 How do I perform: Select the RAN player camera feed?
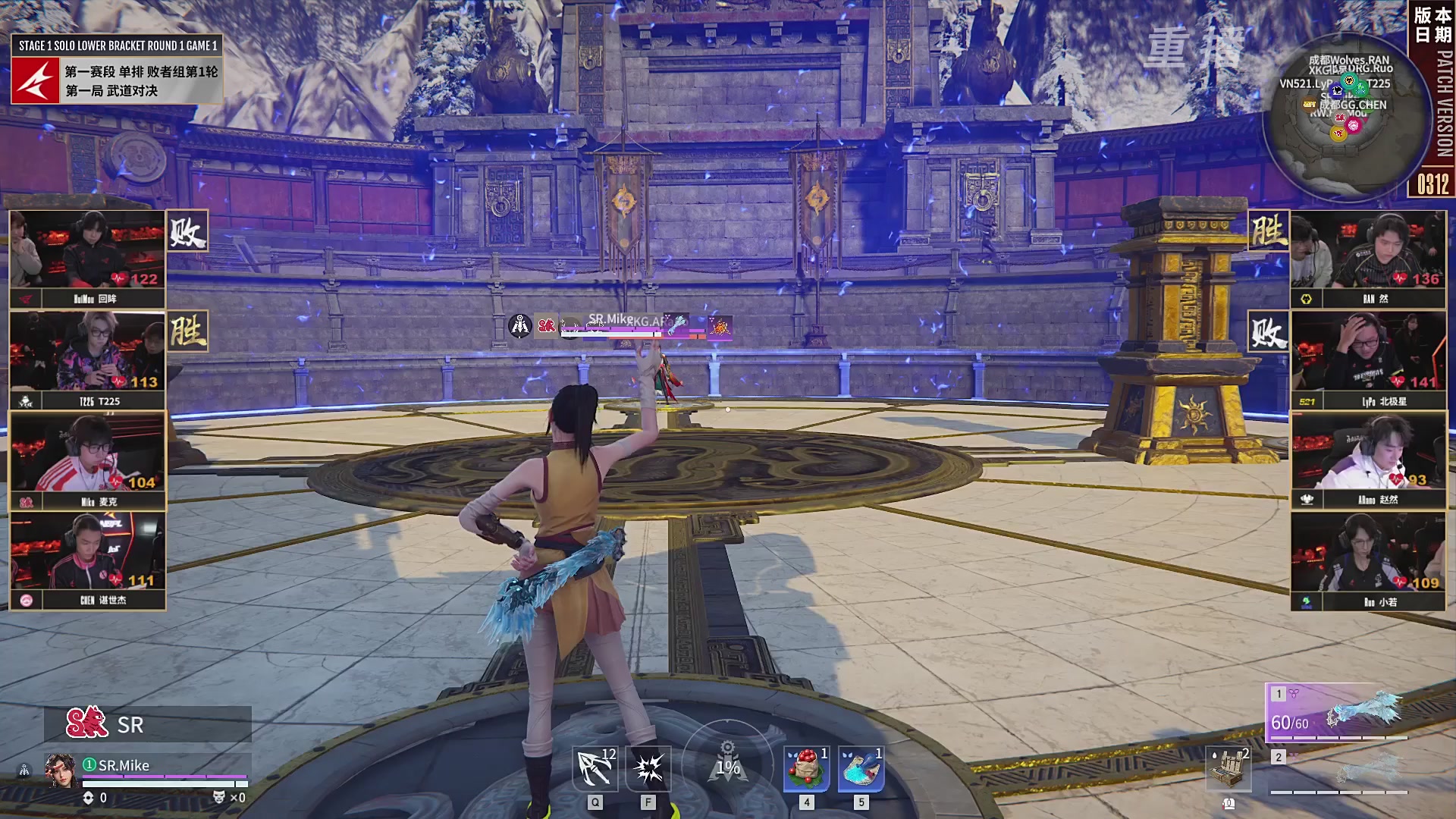pyautogui.click(x=1368, y=252)
